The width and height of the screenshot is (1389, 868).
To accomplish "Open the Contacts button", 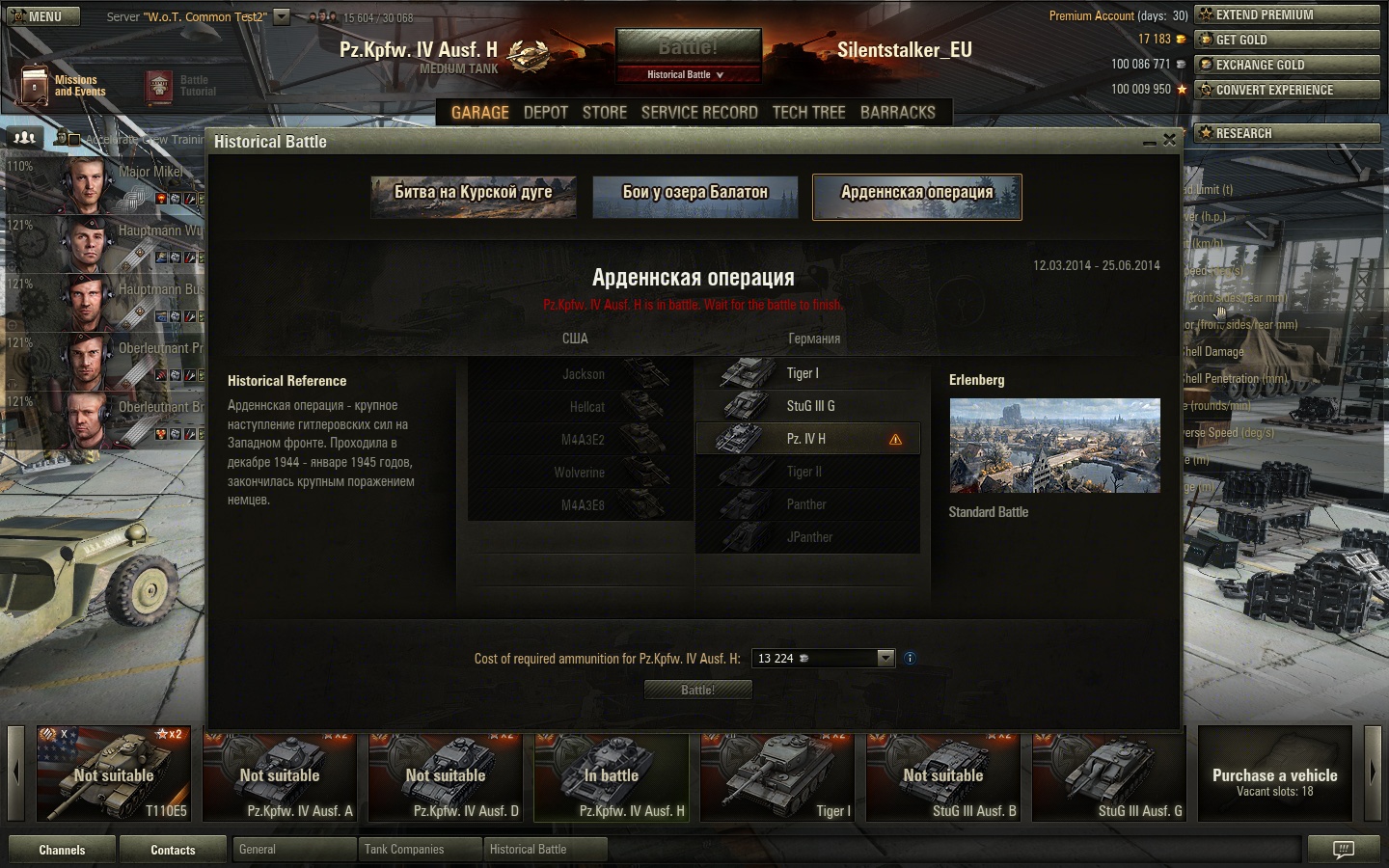I will (x=173, y=850).
